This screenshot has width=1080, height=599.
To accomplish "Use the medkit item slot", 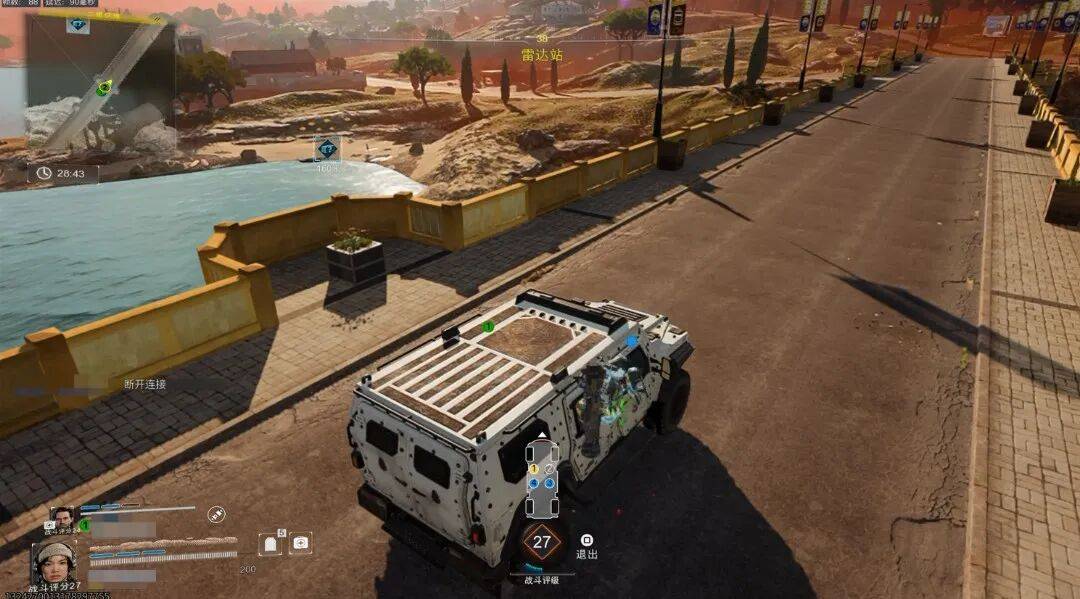I will coord(300,543).
